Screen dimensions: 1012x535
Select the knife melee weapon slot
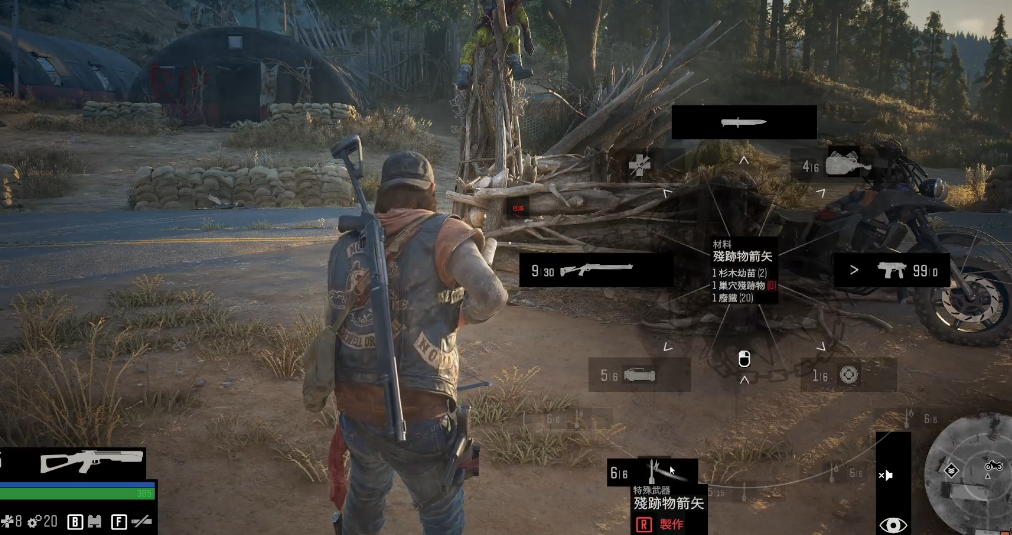tap(744, 122)
